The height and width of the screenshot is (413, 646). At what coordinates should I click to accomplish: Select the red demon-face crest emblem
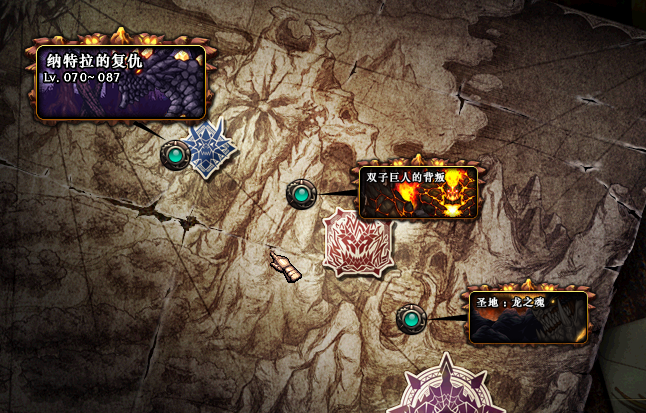[x=355, y=243]
